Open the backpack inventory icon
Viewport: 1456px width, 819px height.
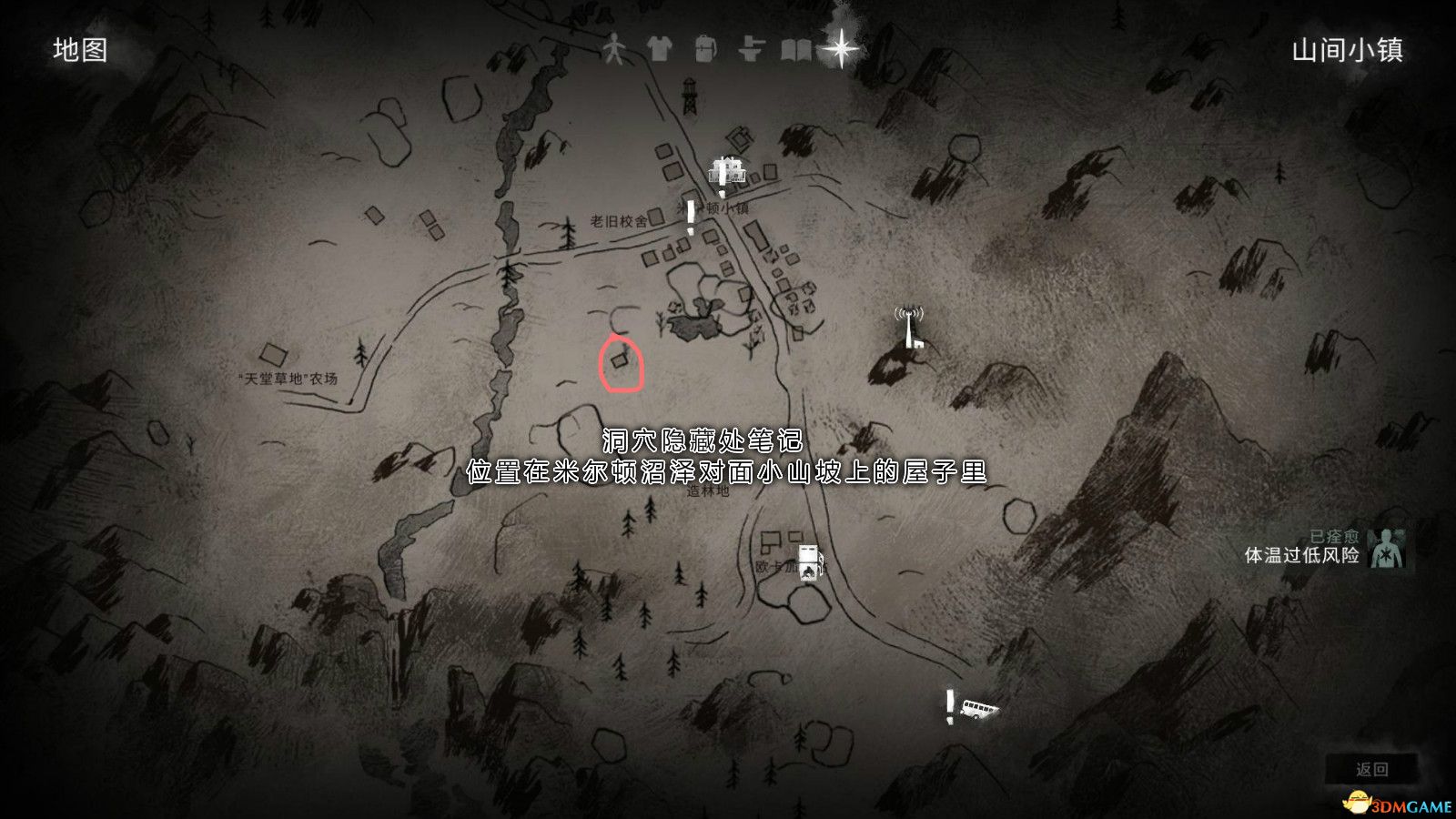point(703,47)
